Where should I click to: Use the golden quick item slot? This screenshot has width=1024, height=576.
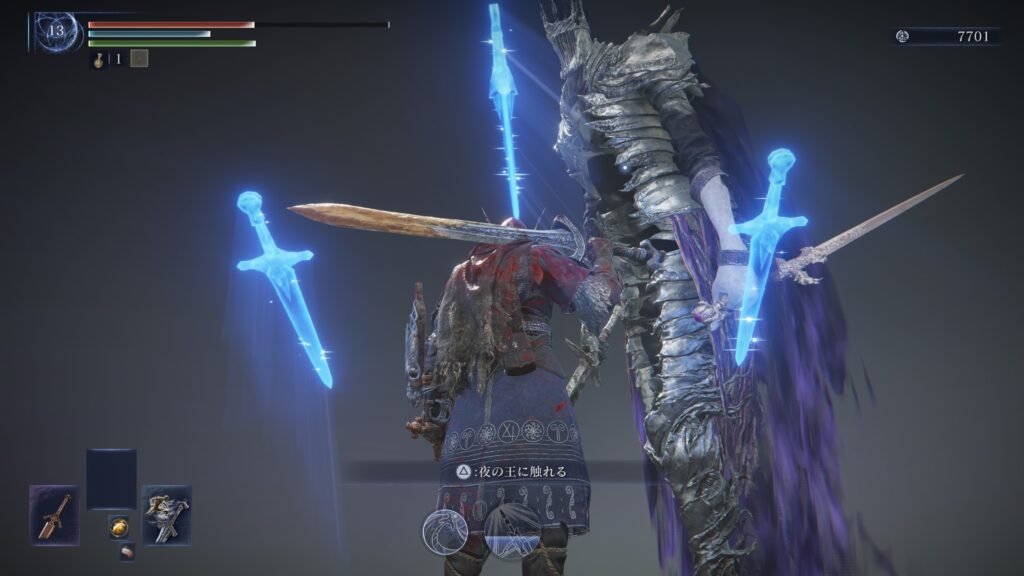coord(118,527)
